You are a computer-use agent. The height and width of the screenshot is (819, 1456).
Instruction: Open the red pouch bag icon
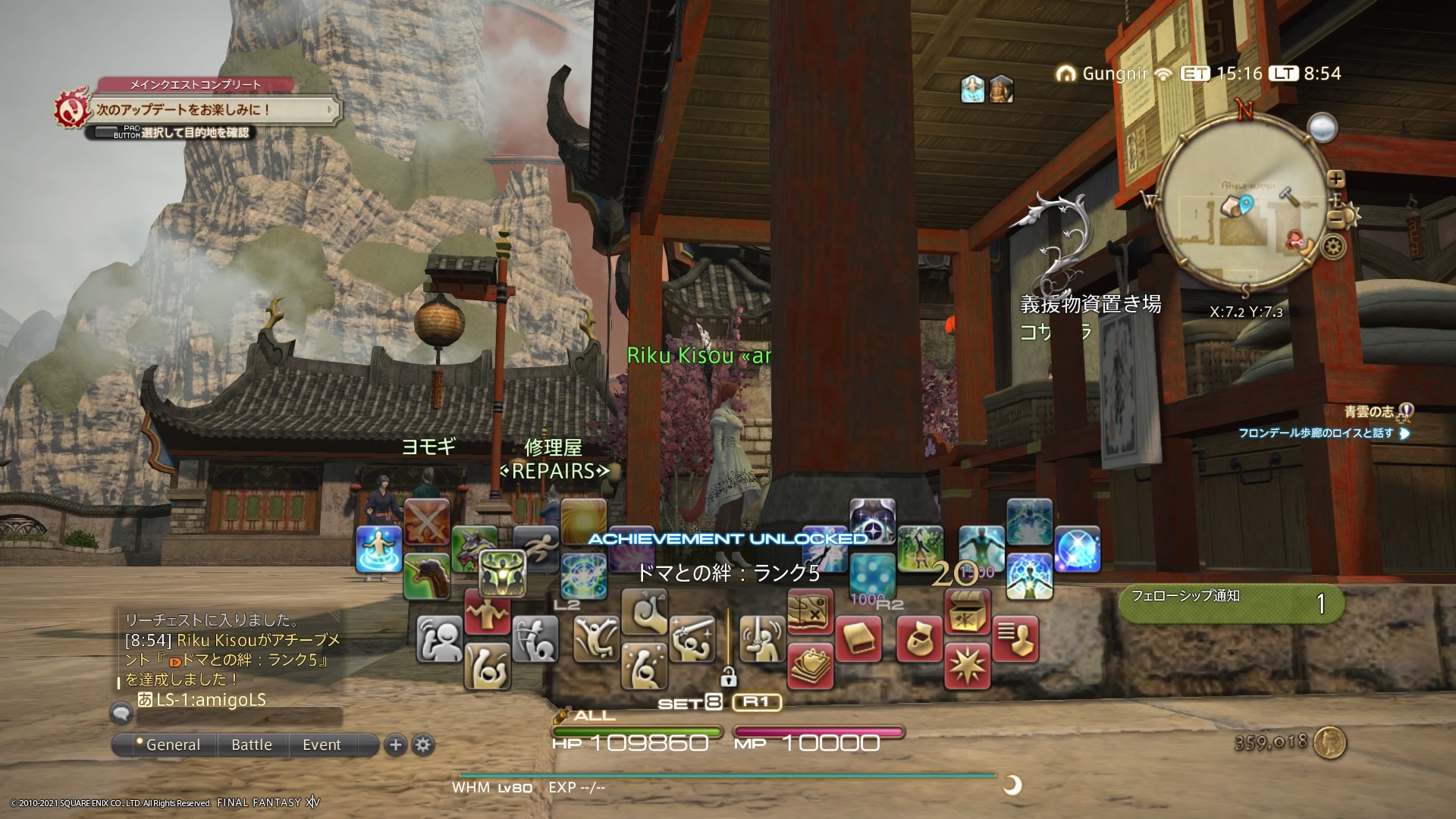click(919, 639)
